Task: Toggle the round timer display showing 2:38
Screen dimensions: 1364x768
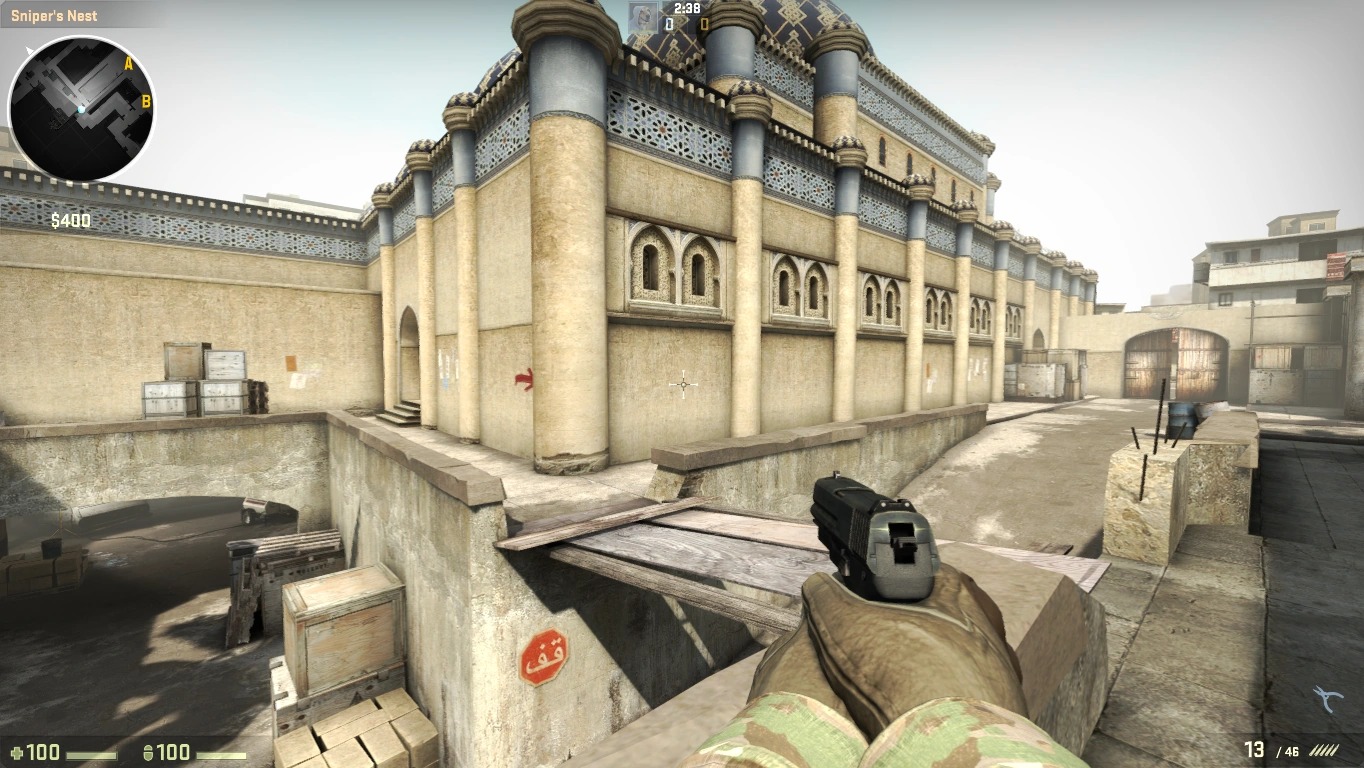Action: click(x=687, y=8)
